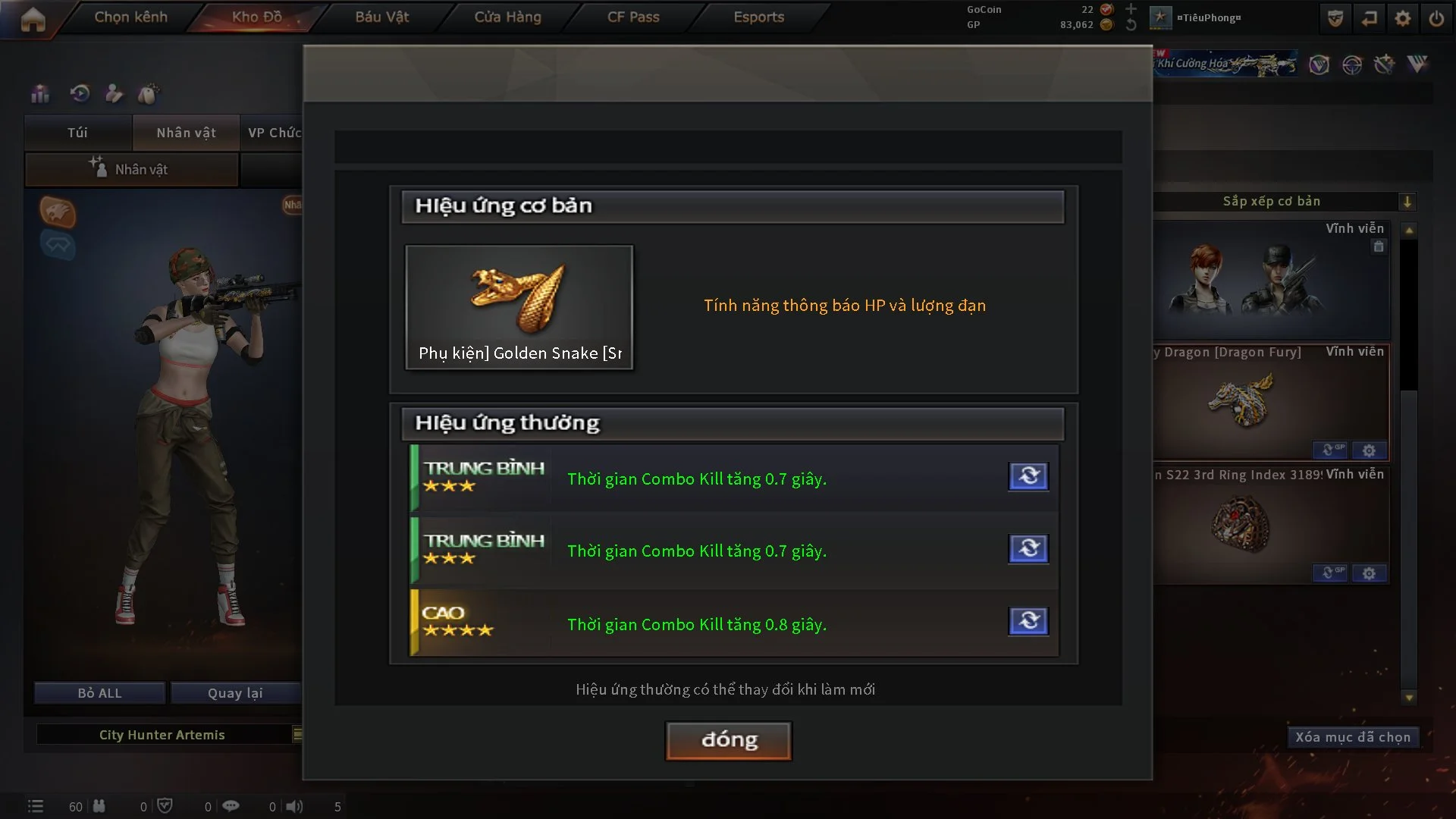Image resolution: width=1456 pixels, height=819 pixels.
Task: Click the delete trash icon on Vĩnh viễn item
Action: click(x=1379, y=246)
